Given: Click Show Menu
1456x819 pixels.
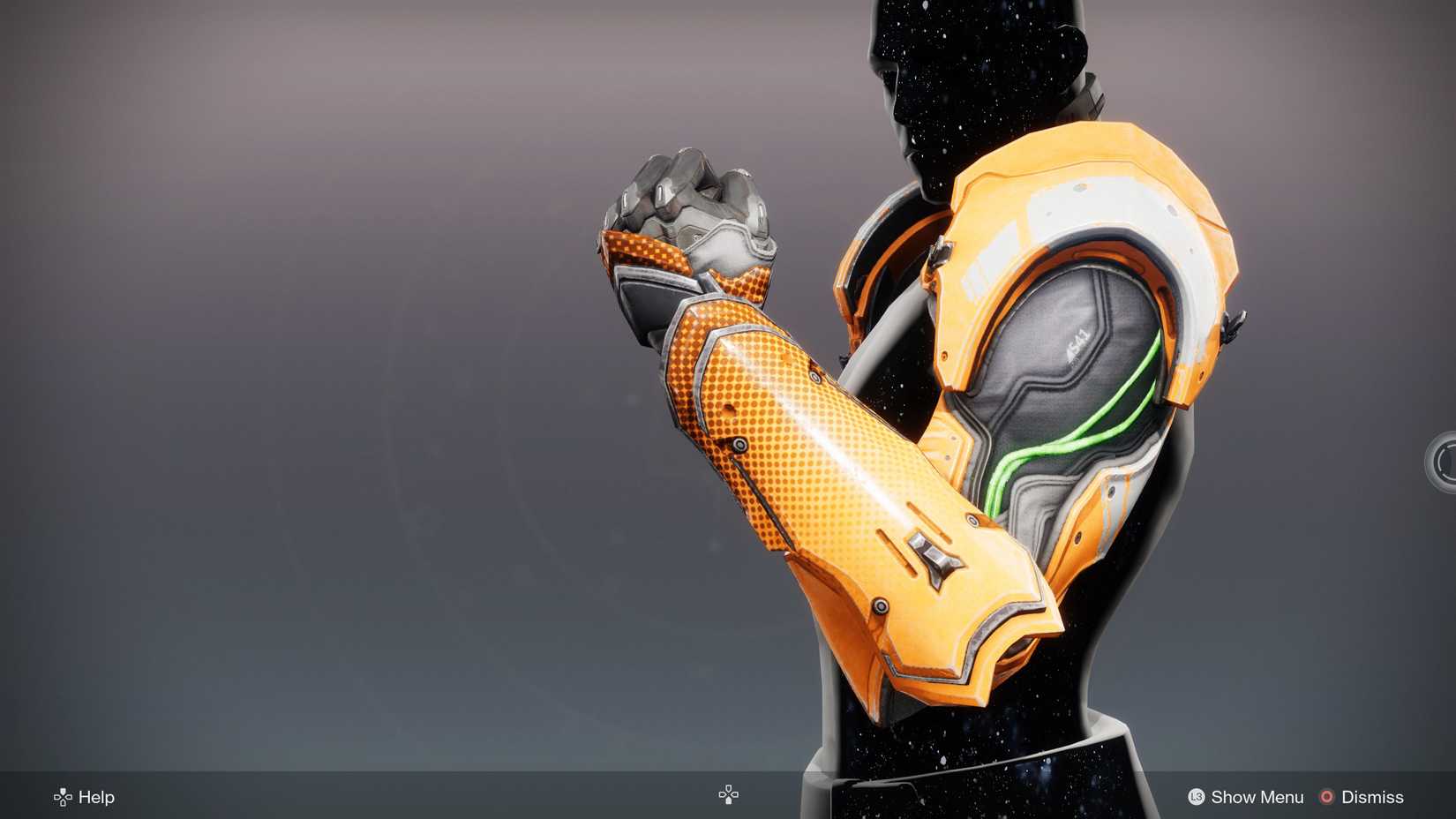Looking at the screenshot, I should (1257, 797).
